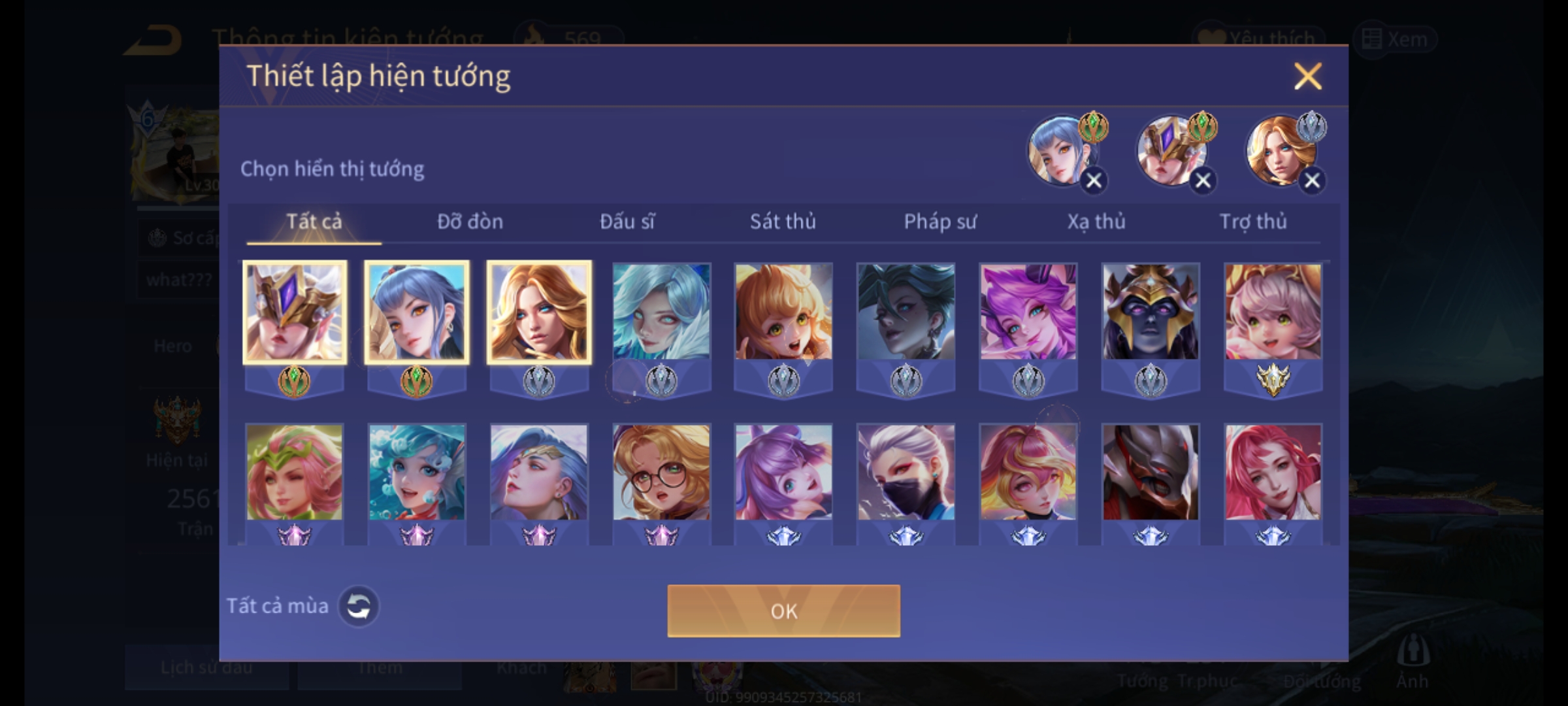Image resolution: width=1568 pixels, height=706 pixels.
Task: Pick the purple-haired horned hero portrait
Action: [x=1028, y=312]
